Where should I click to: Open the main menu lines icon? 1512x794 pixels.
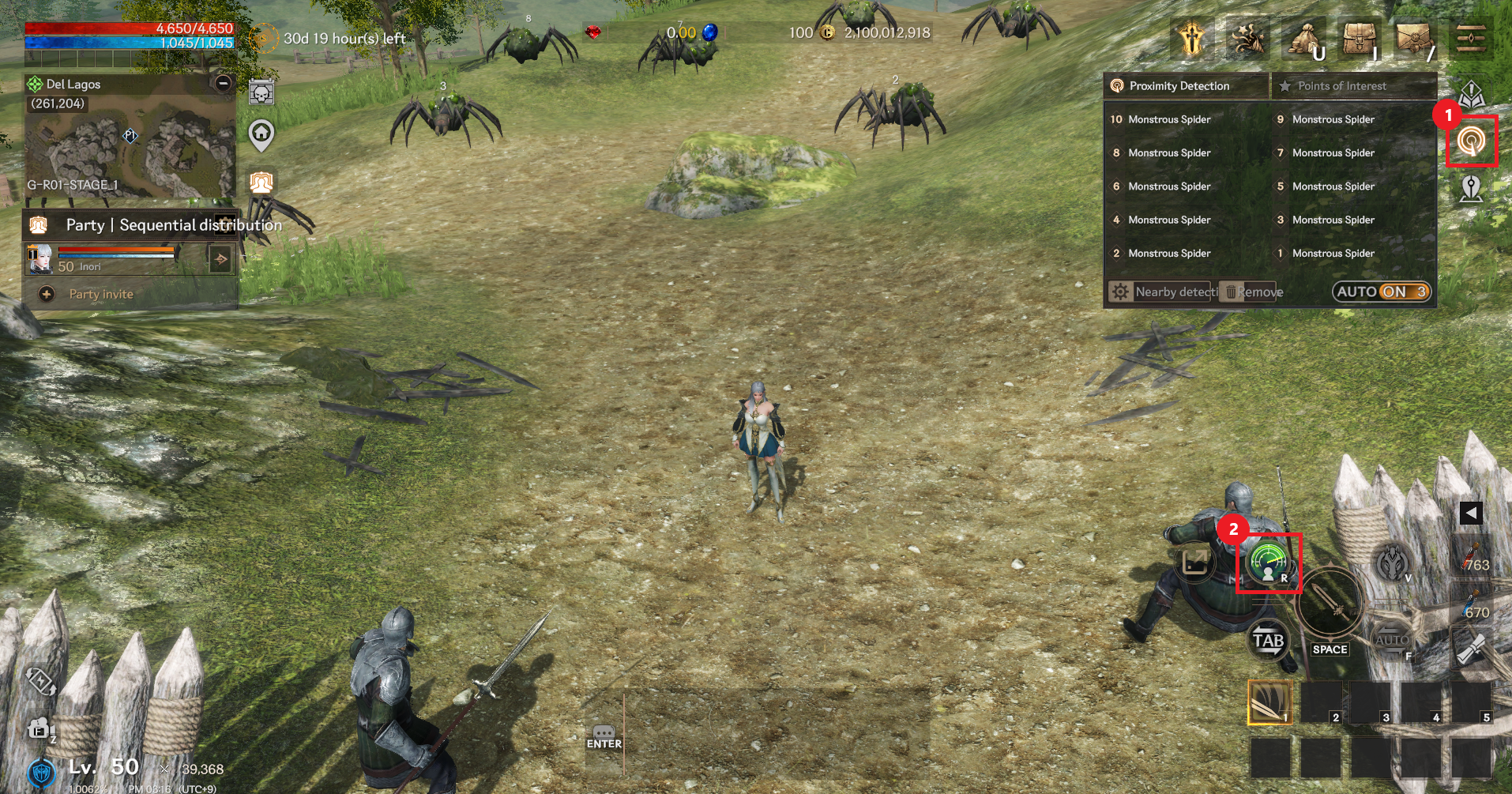click(1470, 38)
